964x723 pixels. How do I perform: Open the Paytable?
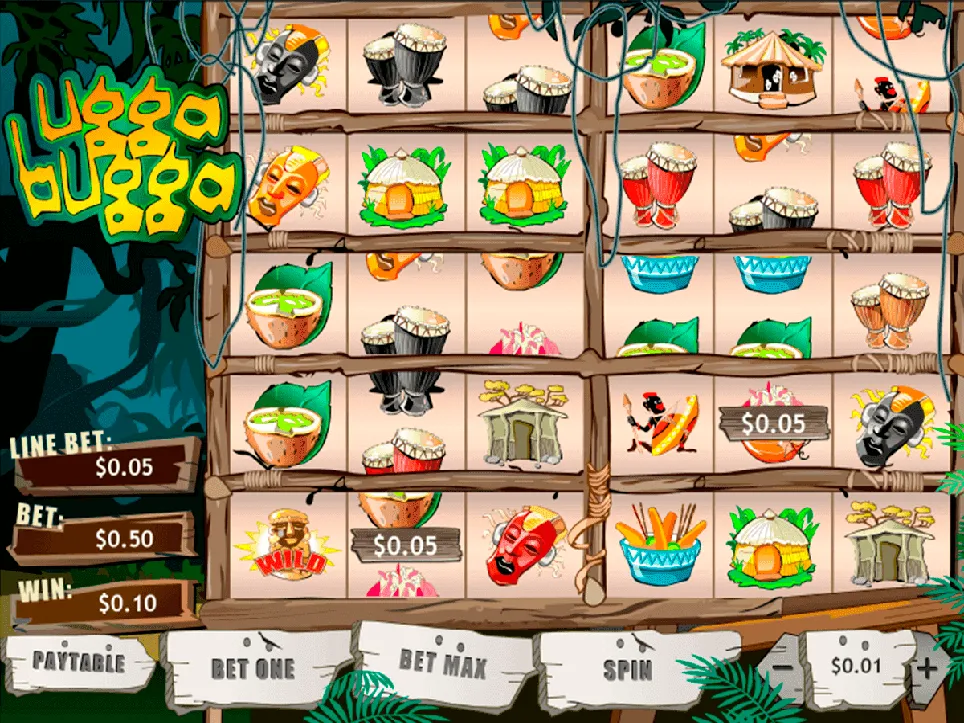point(78,662)
